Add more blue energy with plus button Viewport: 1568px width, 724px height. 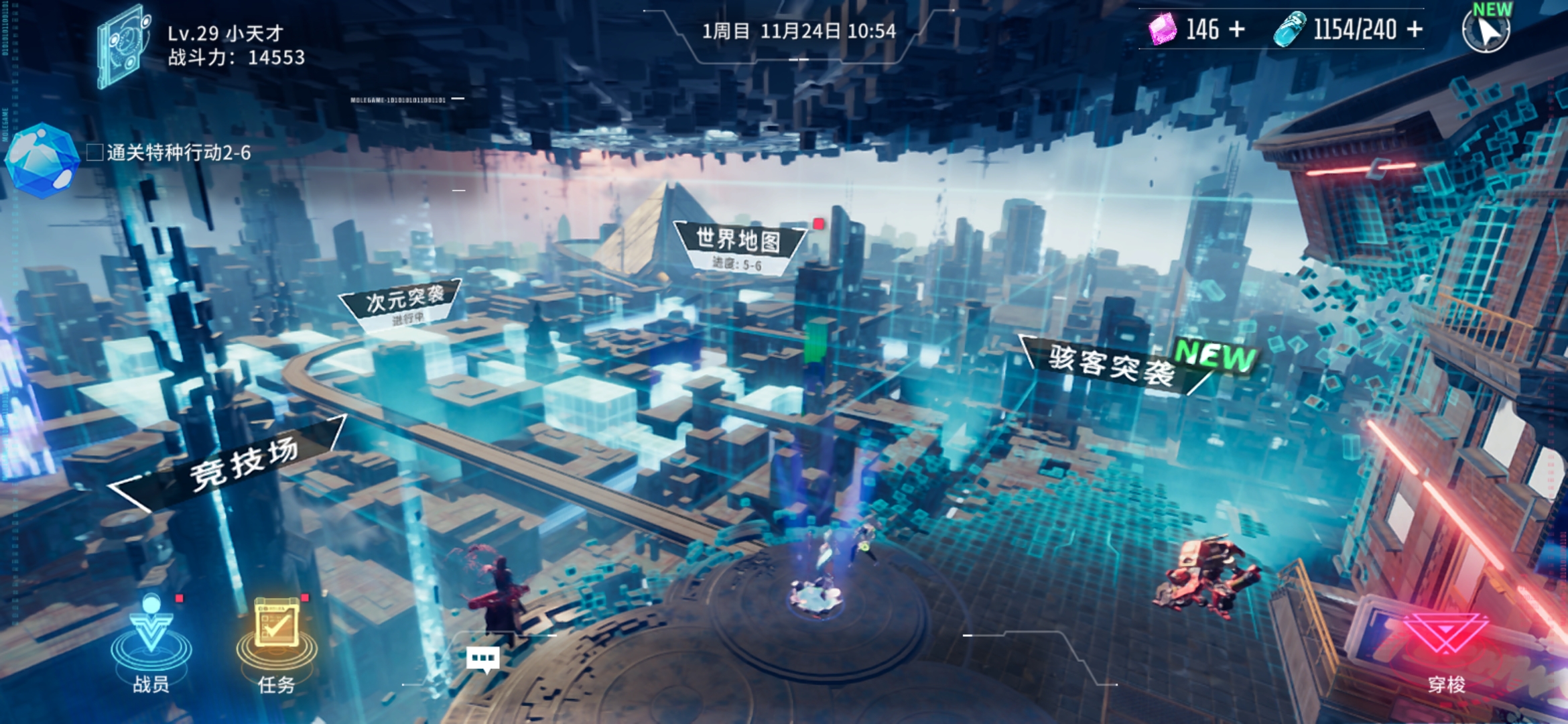pos(1415,29)
